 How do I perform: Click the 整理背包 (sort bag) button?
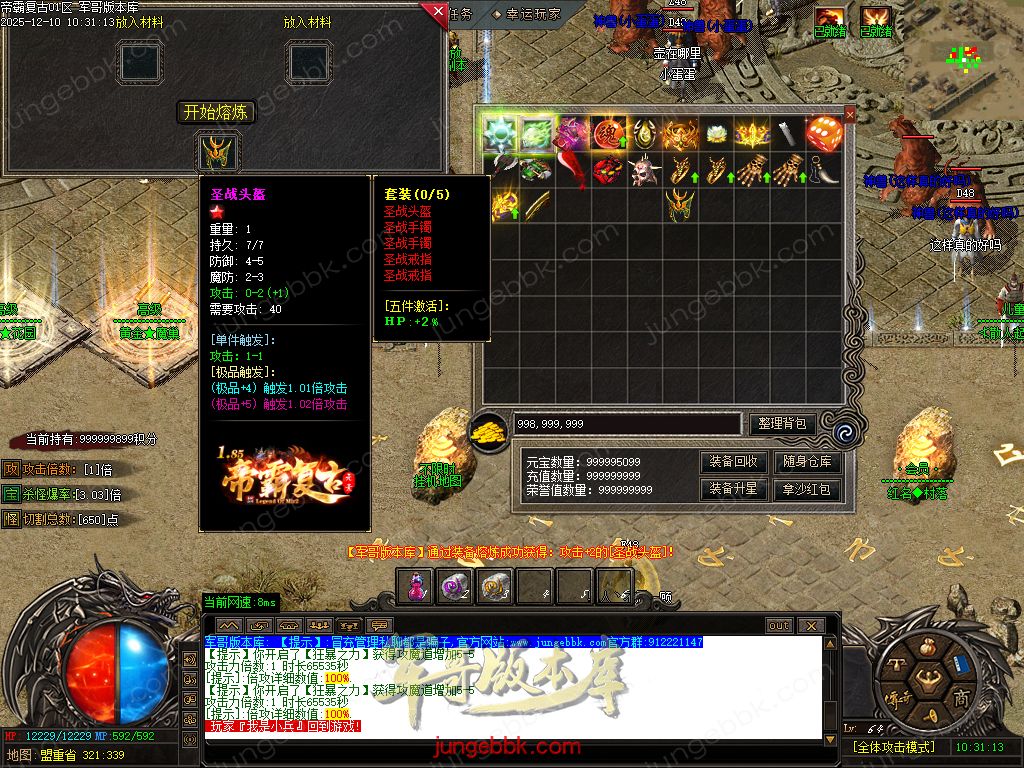tap(783, 424)
